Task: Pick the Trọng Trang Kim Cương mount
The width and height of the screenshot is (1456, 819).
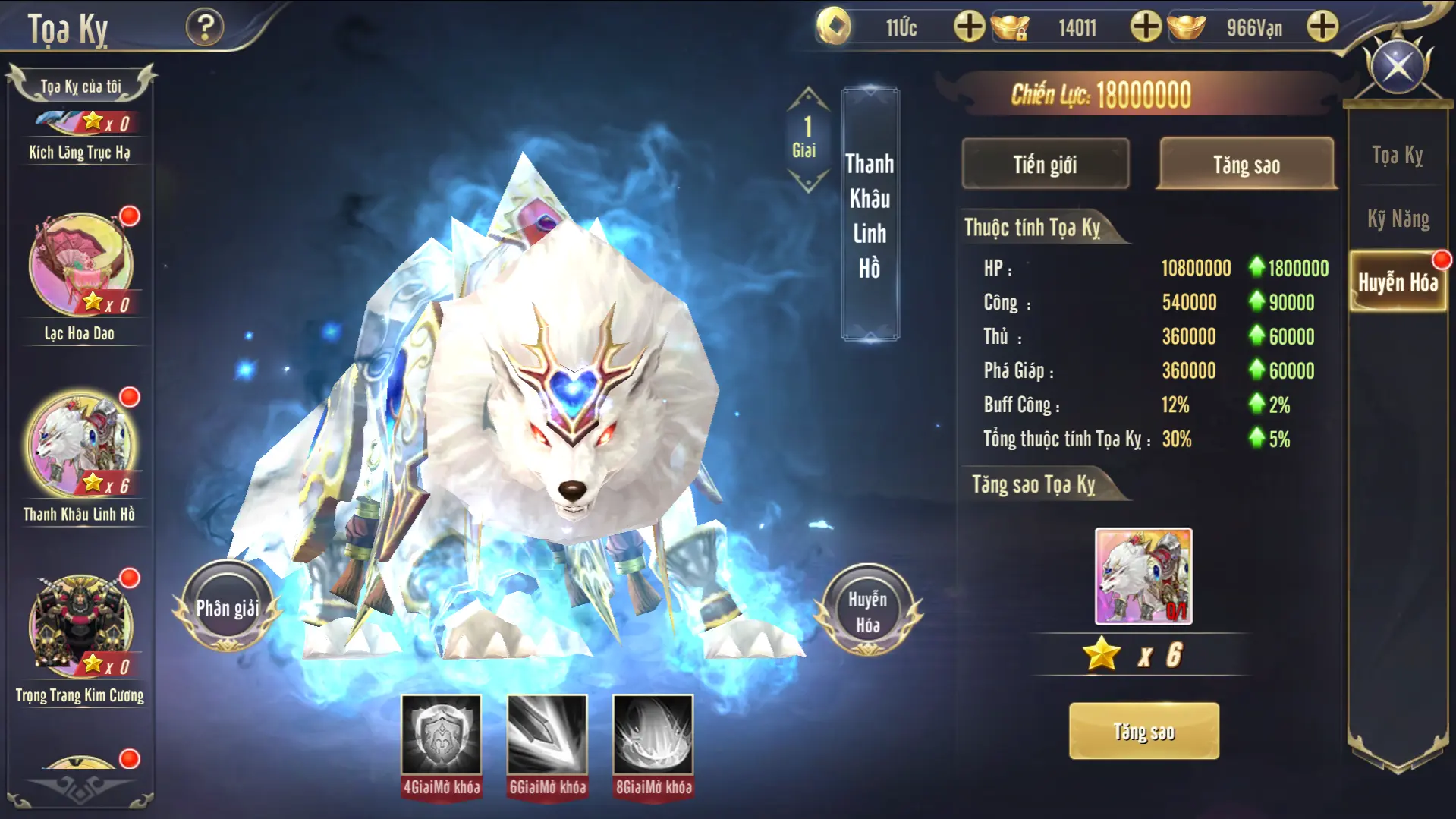Action: (80, 627)
